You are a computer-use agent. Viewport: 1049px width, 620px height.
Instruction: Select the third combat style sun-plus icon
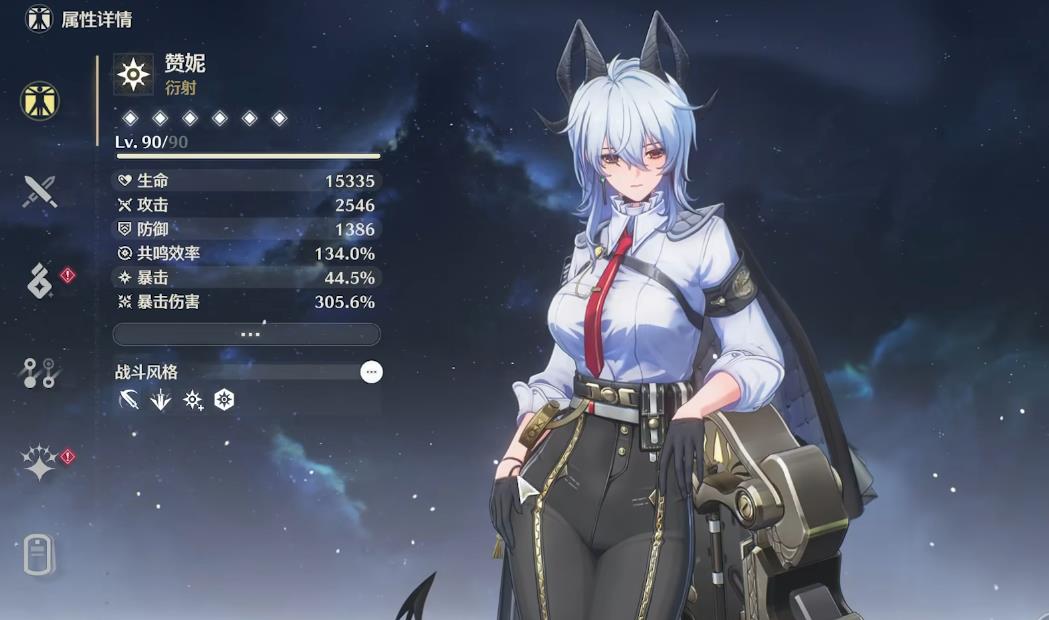[192, 401]
